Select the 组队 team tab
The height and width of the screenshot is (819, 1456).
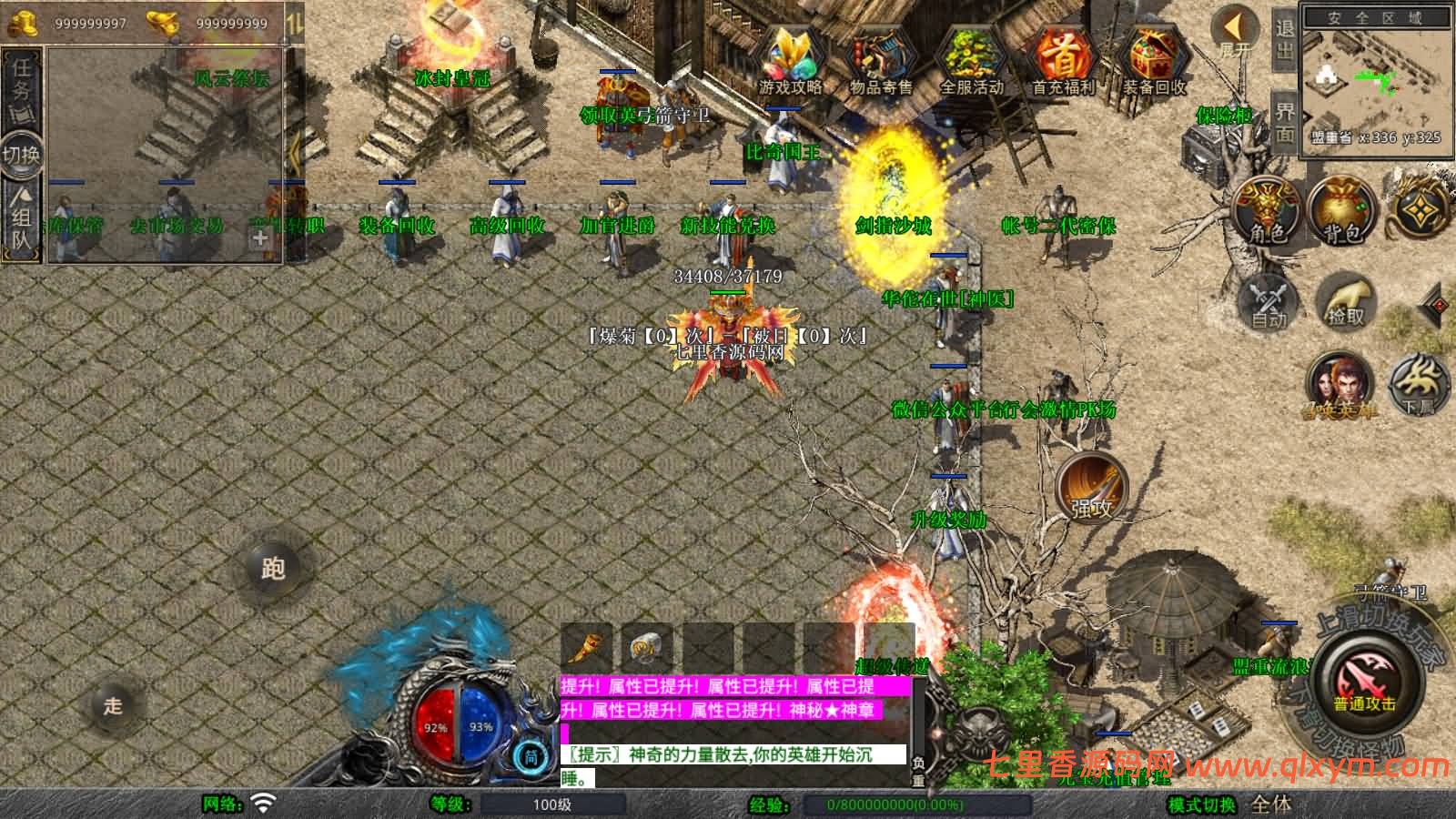[x=21, y=217]
